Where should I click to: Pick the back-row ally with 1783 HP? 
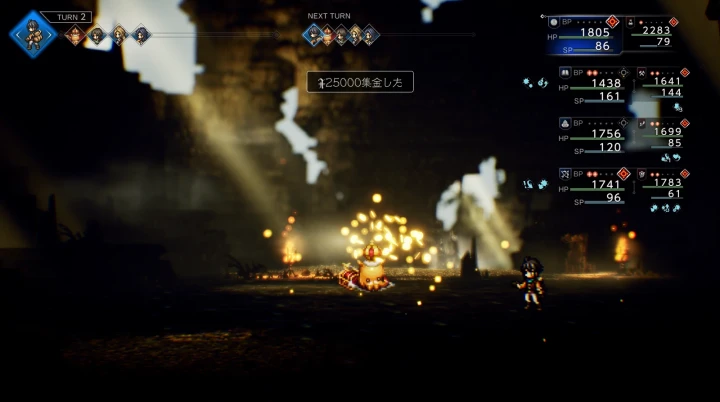[x=665, y=183]
